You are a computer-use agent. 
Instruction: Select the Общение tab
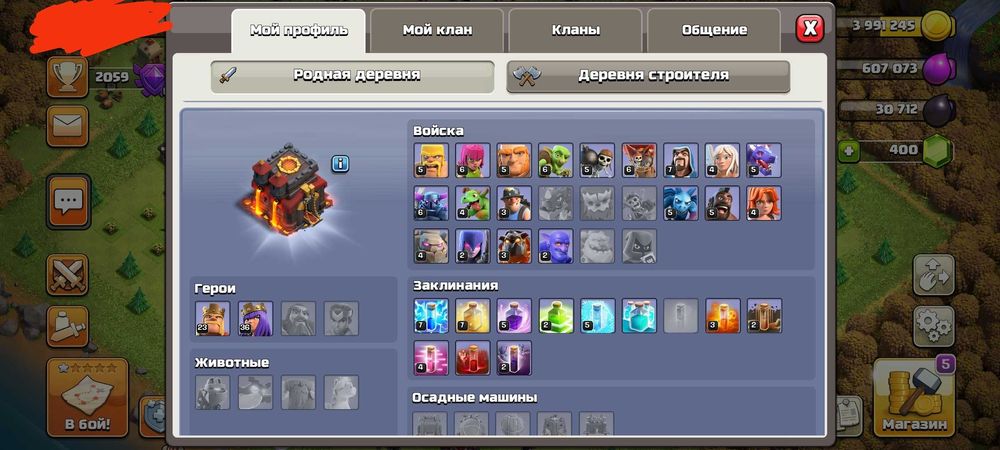pos(714,30)
